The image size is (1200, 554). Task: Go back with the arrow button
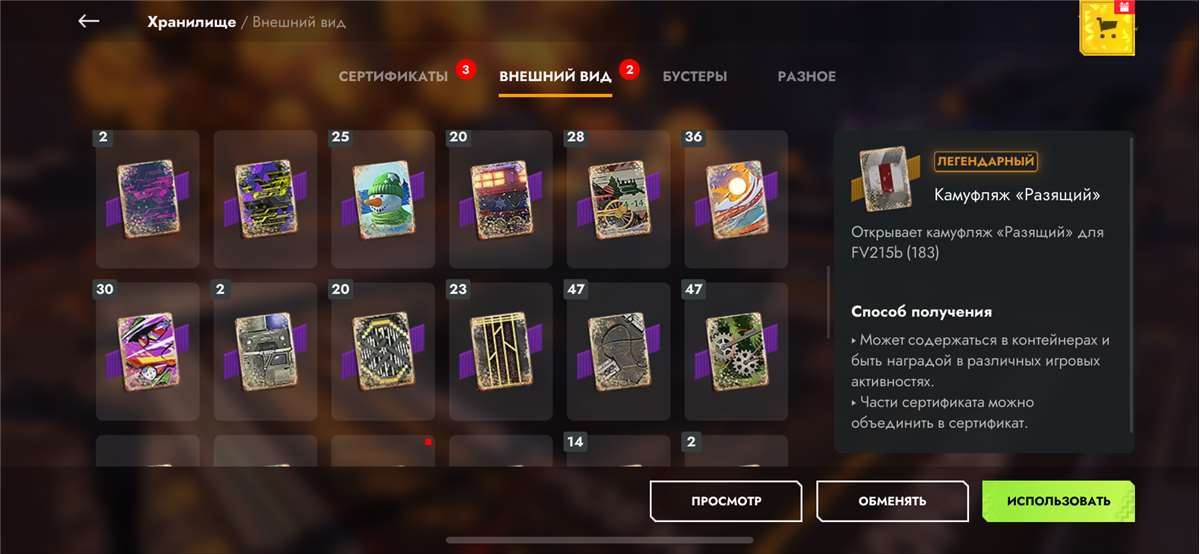click(x=89, y=21)
